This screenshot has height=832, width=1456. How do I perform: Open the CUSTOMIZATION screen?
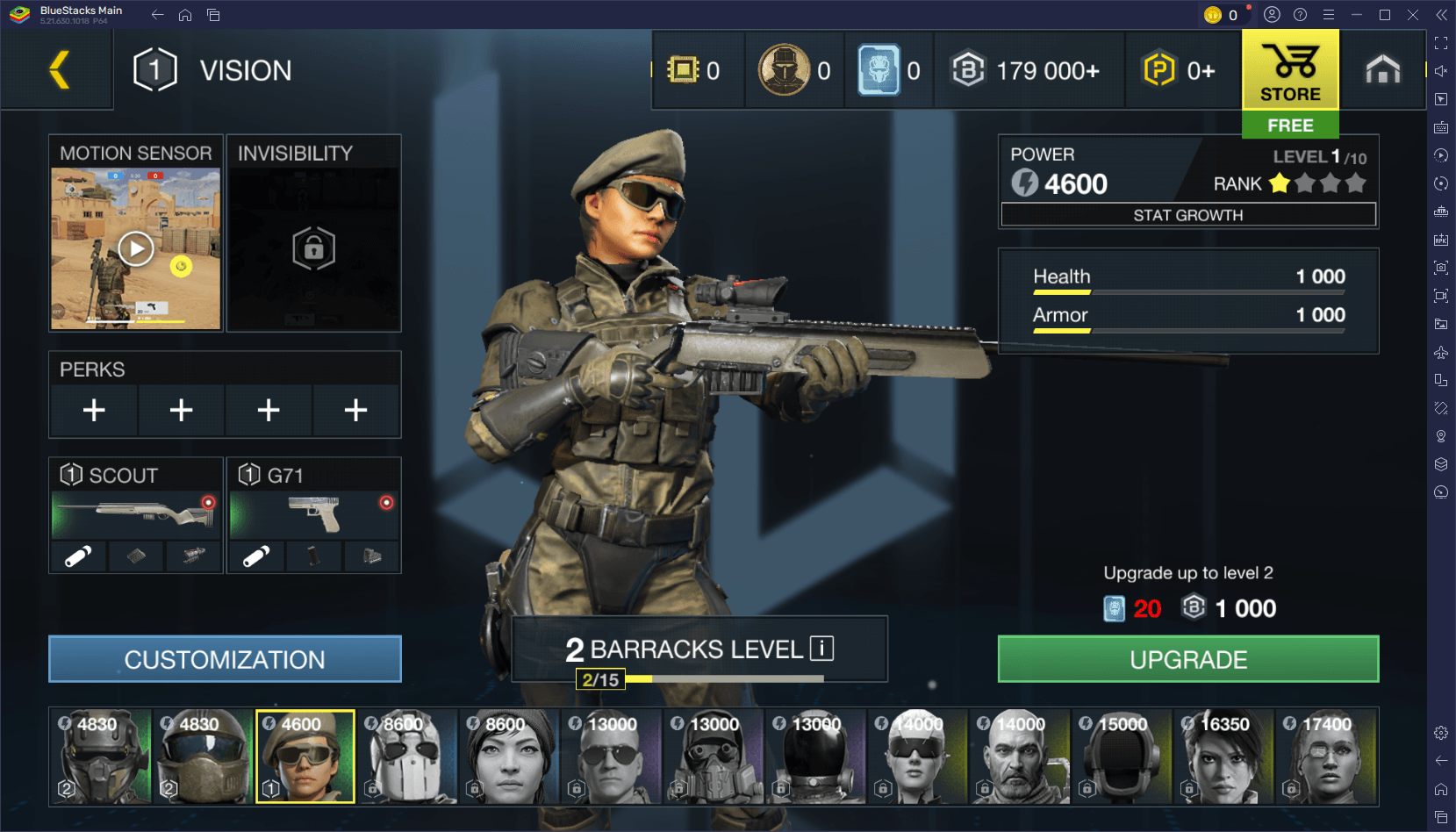[x=225, y=658]
